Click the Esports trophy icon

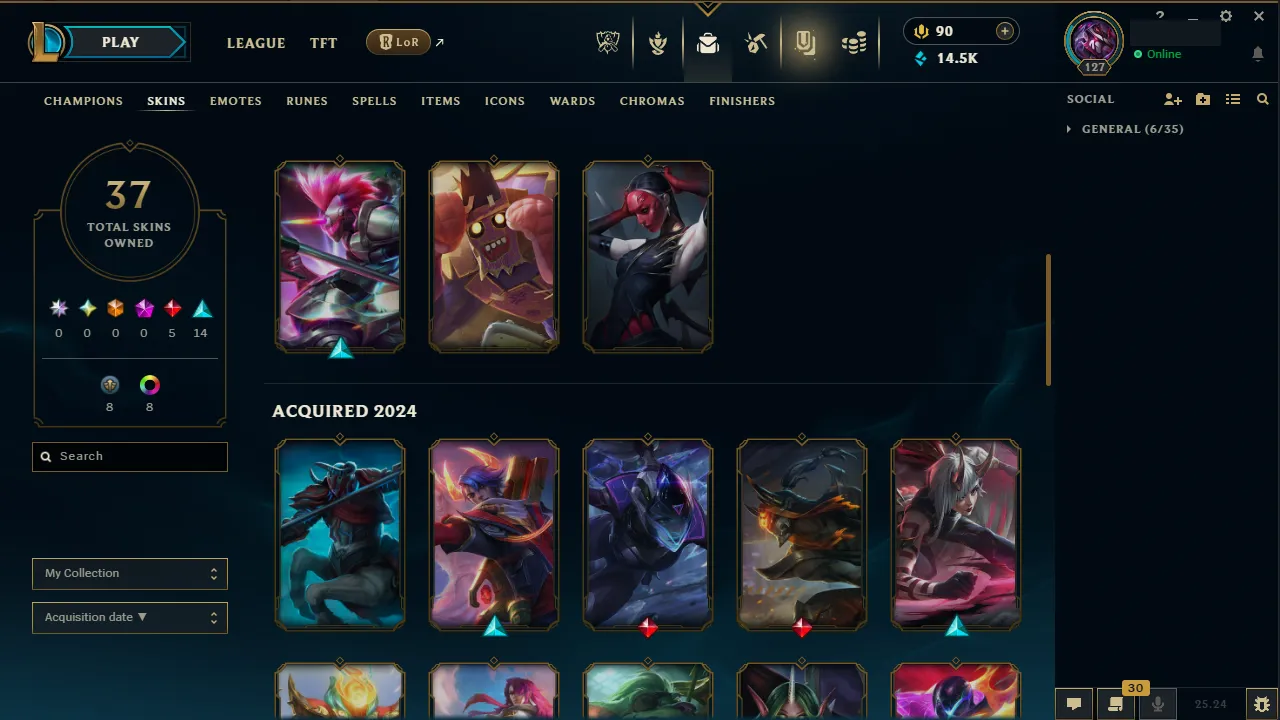click(607, 42)
